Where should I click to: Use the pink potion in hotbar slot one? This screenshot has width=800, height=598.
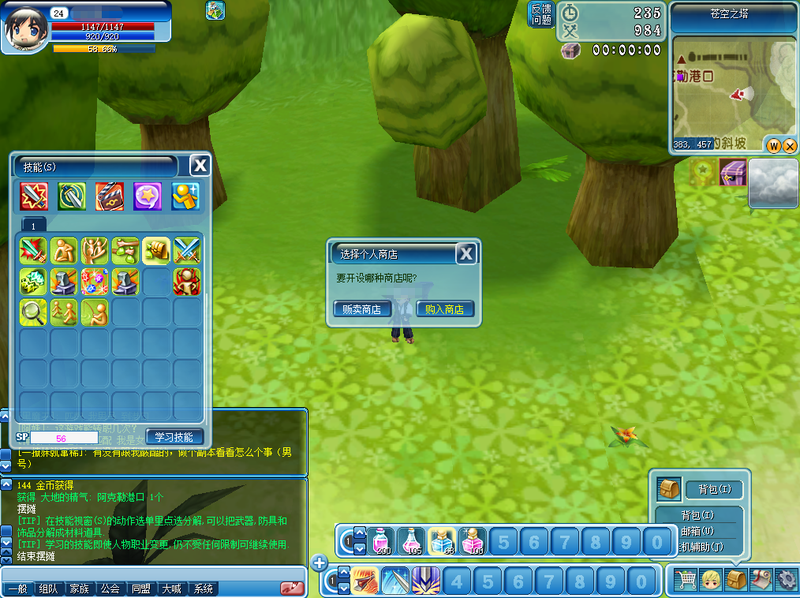pos(381,541)
